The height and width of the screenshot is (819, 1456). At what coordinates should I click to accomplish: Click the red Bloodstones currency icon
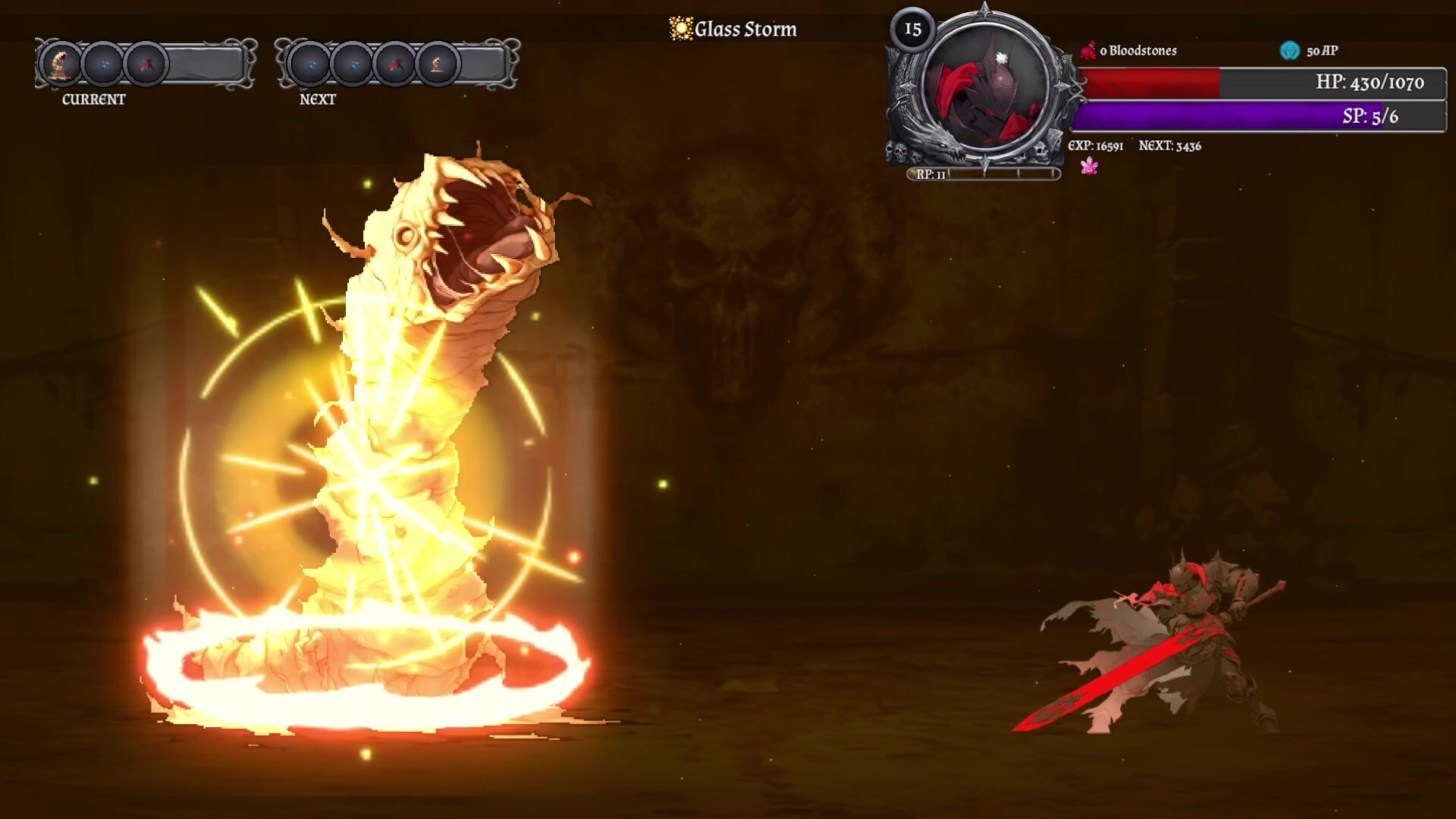(1088, 51)
